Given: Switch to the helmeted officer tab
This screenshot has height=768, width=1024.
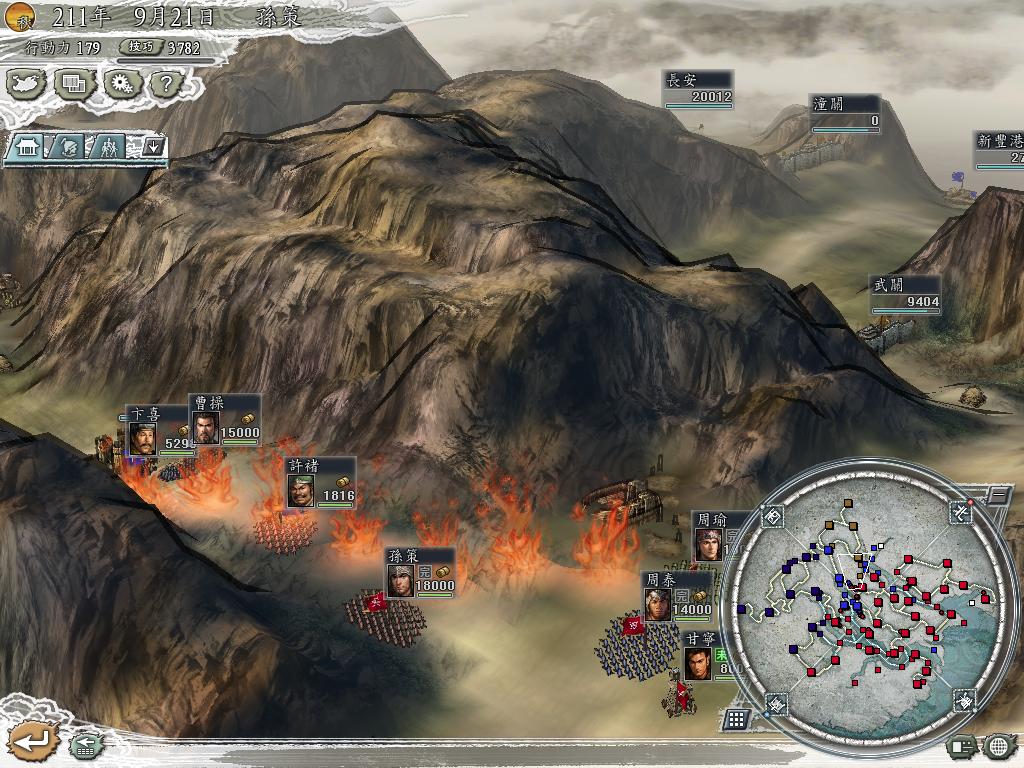Looking at the screenshot, I should (67, 147).
